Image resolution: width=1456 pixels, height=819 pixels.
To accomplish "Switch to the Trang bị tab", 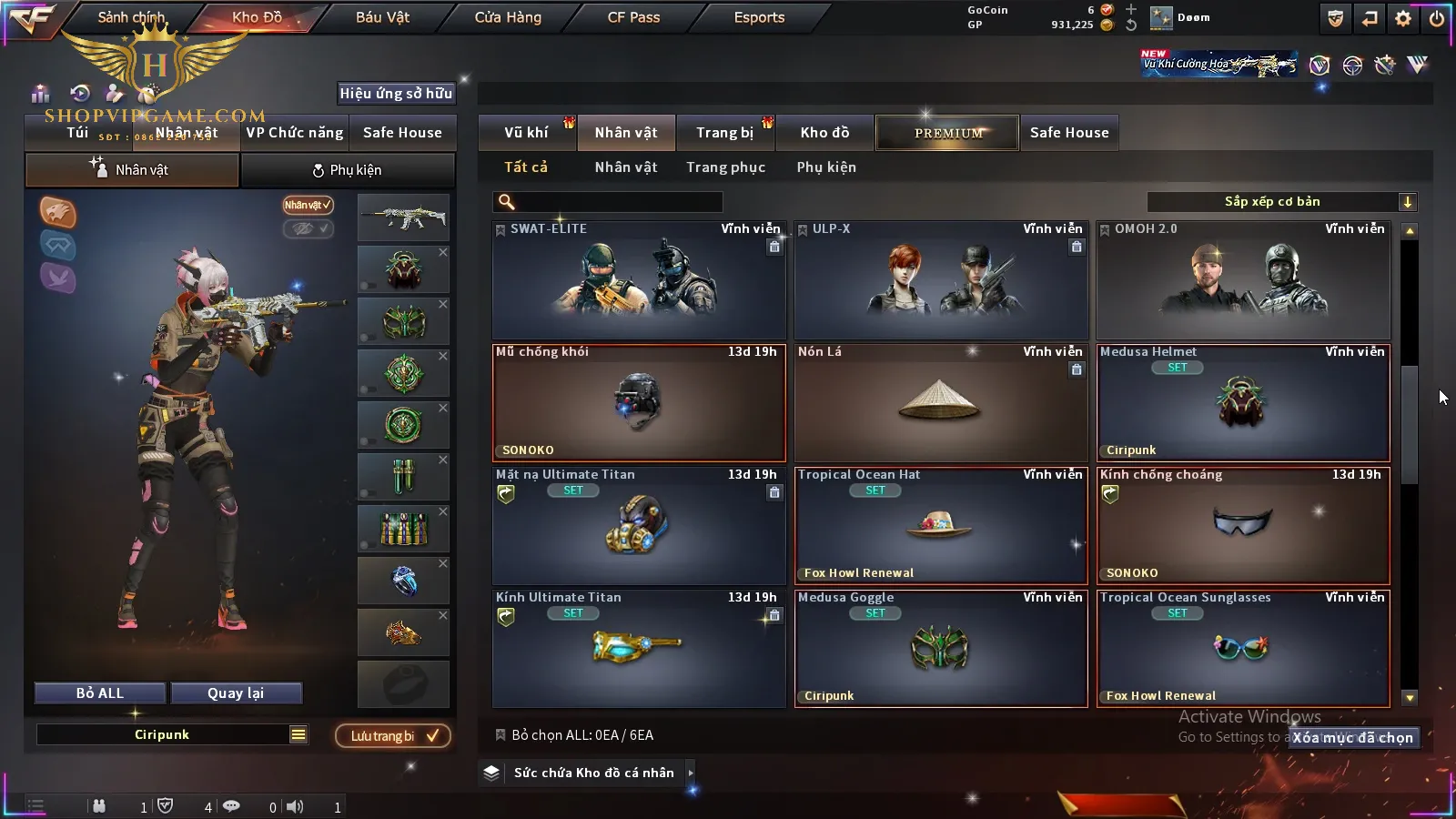I will (724, 133).
